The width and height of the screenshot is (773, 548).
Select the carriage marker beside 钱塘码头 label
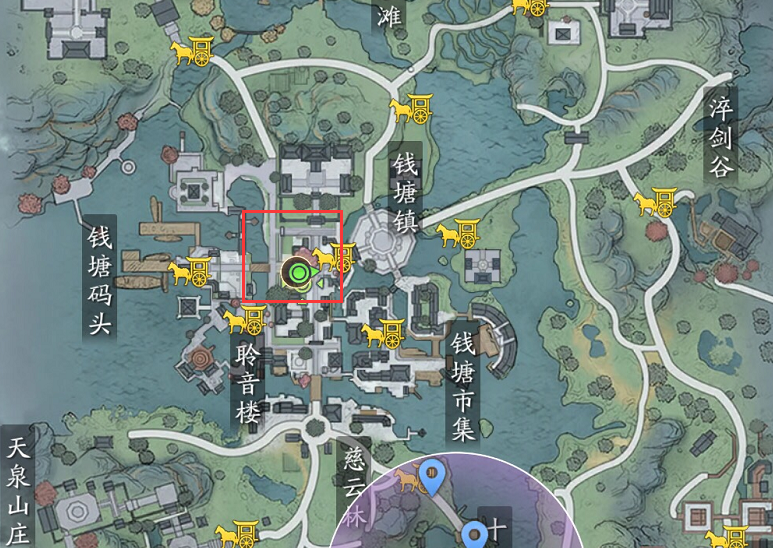pyautogui.click(x=188, y=271)
